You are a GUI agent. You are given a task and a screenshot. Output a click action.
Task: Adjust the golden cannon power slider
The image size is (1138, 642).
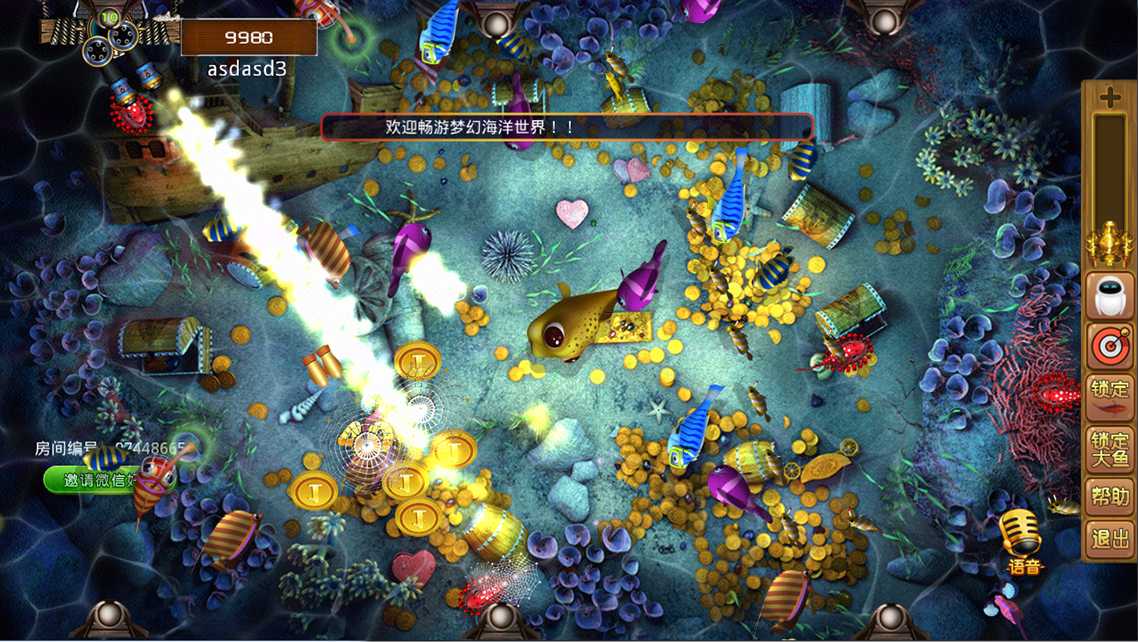[x=1109, y=242]
